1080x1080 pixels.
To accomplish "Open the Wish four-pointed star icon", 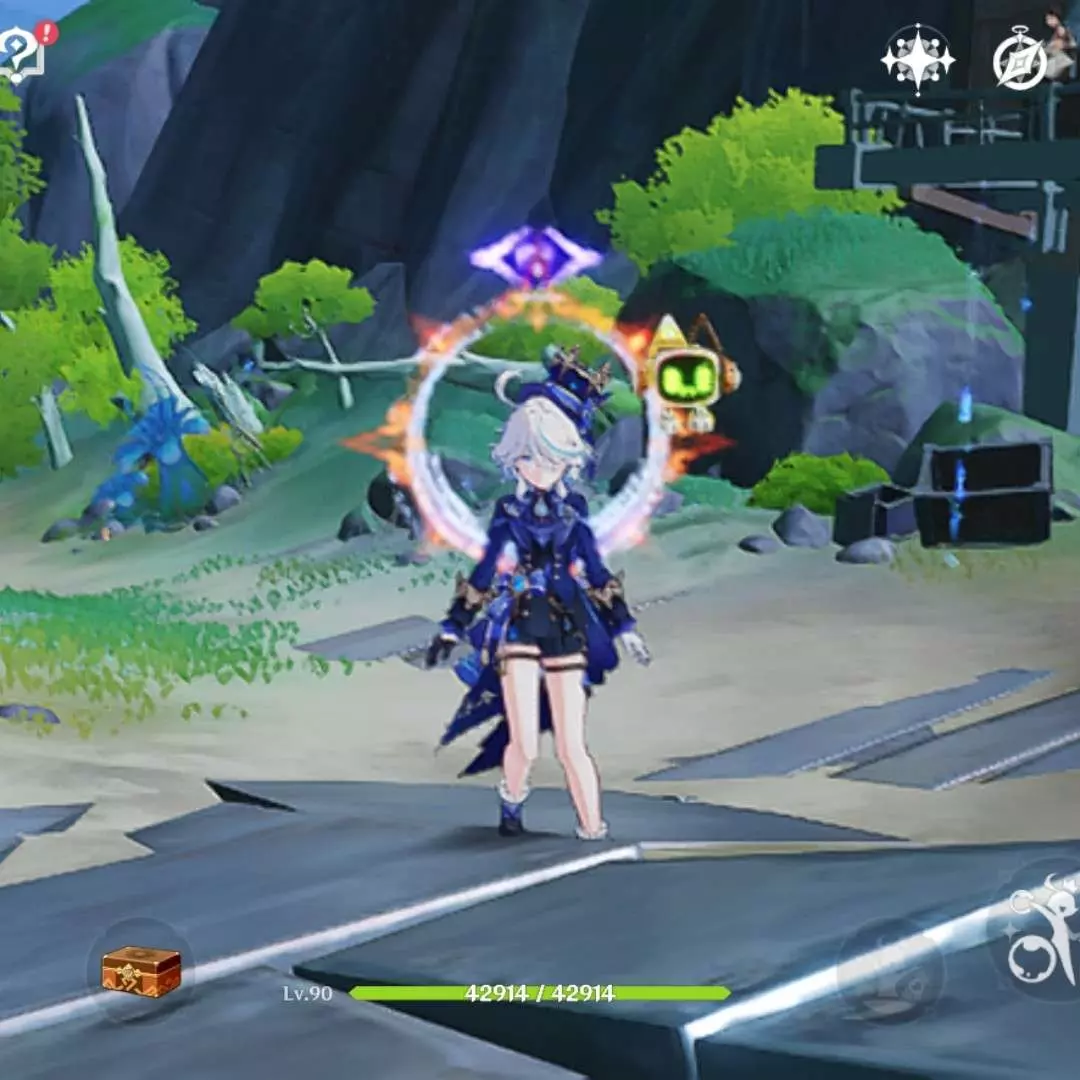I will [x=917, y=59].
